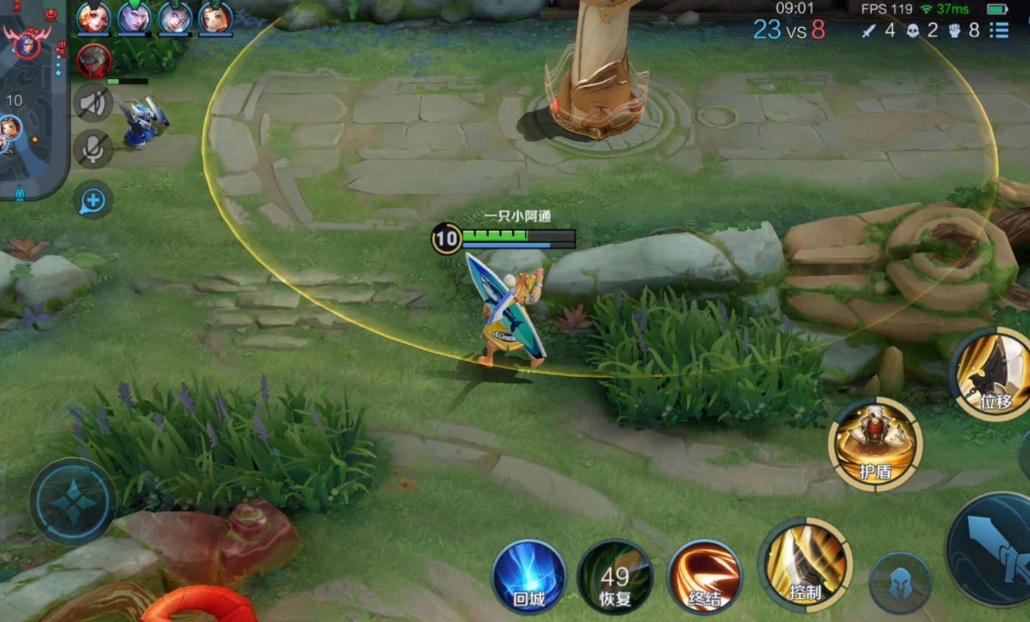Open the minimap
The width and height of the screenshot is (1030, 622).
point(32,100)
